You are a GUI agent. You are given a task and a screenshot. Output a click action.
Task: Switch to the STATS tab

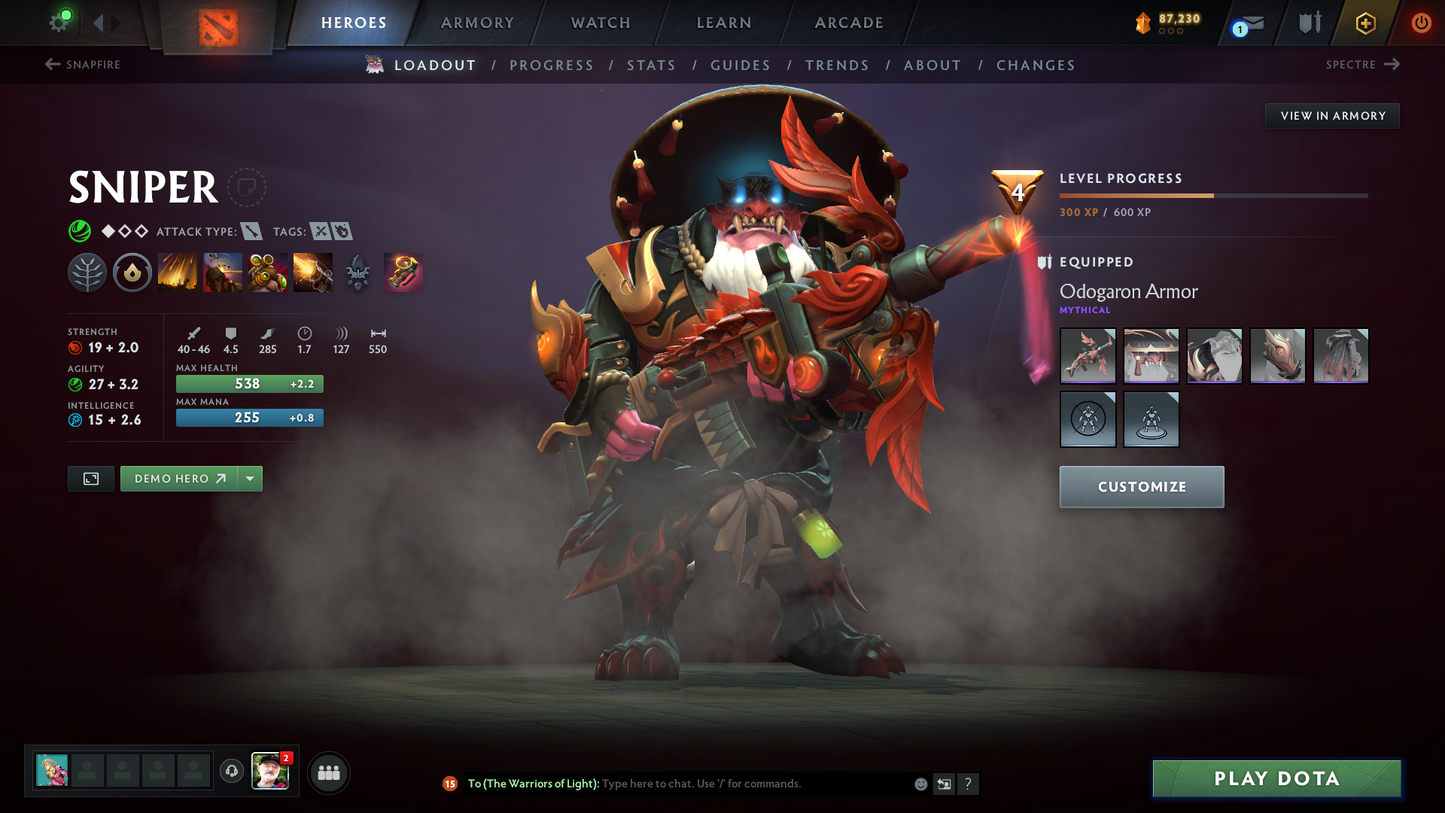tap(651, 65)
